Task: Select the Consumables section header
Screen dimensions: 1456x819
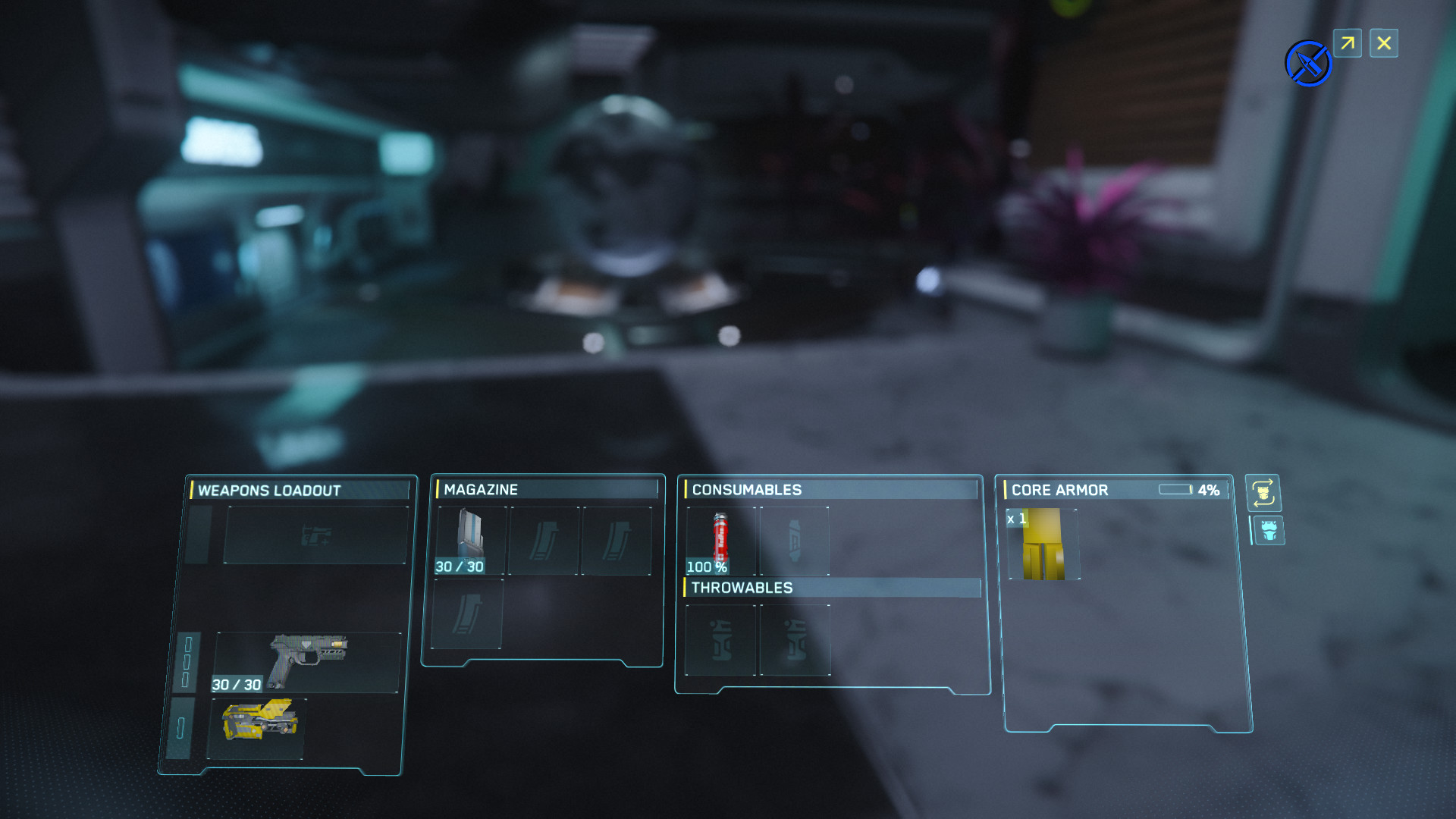Action: 747,489
